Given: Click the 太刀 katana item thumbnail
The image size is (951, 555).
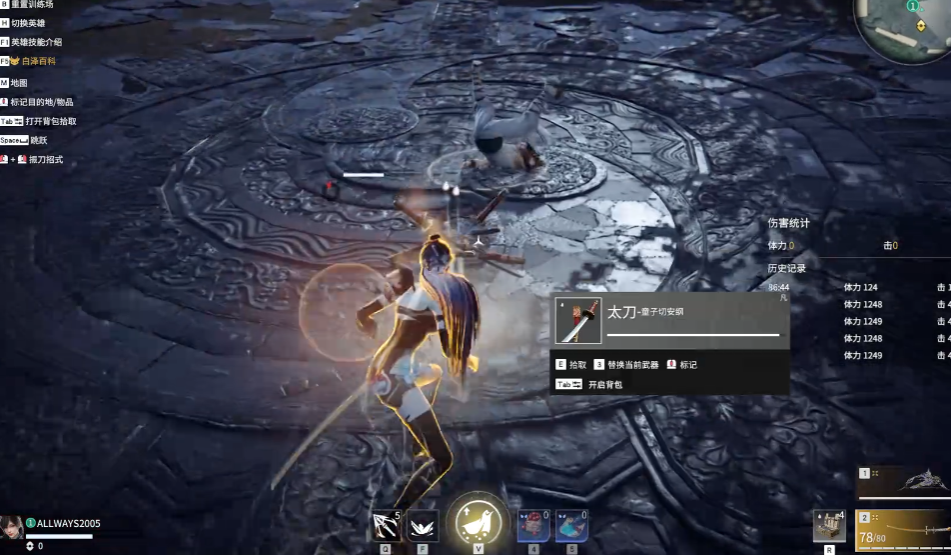Looking at the screenshot, I should pos(578,320).
